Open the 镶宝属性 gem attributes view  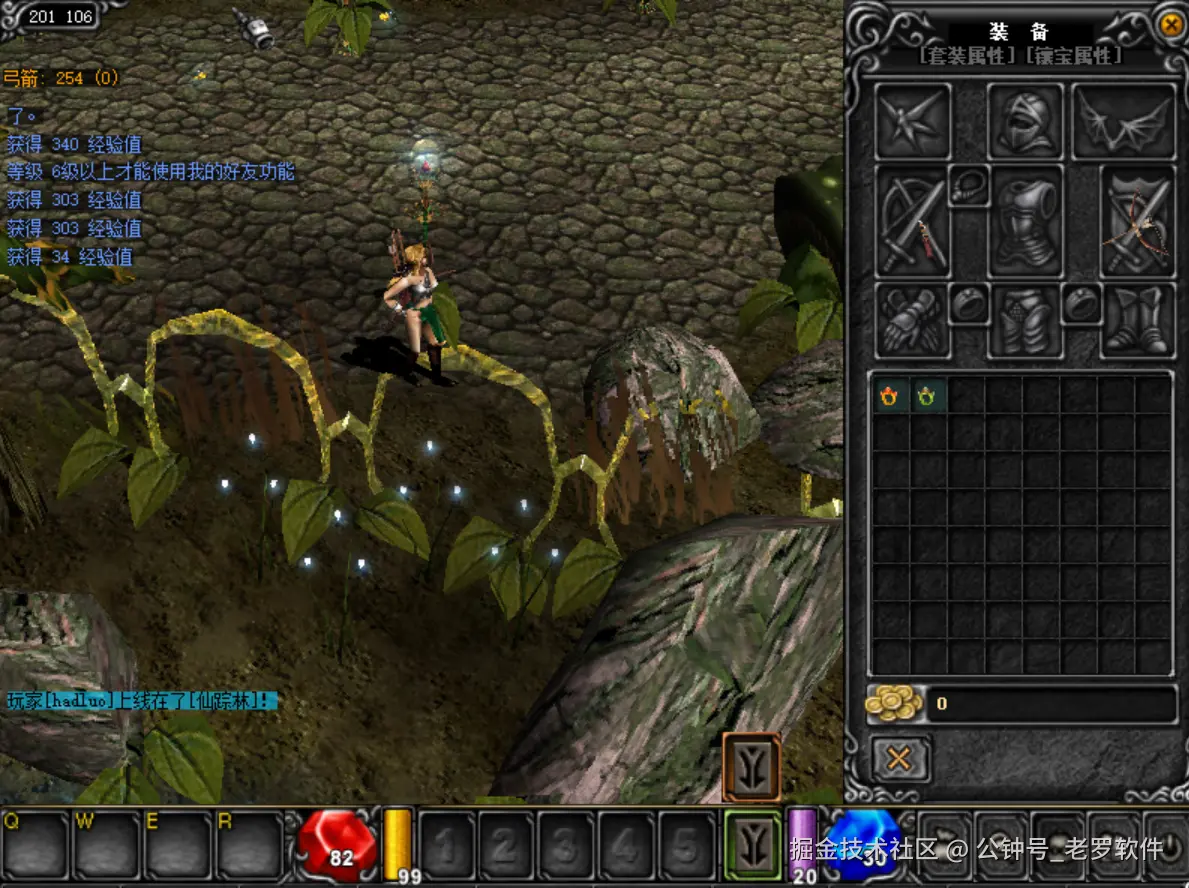coord(1073,56)
